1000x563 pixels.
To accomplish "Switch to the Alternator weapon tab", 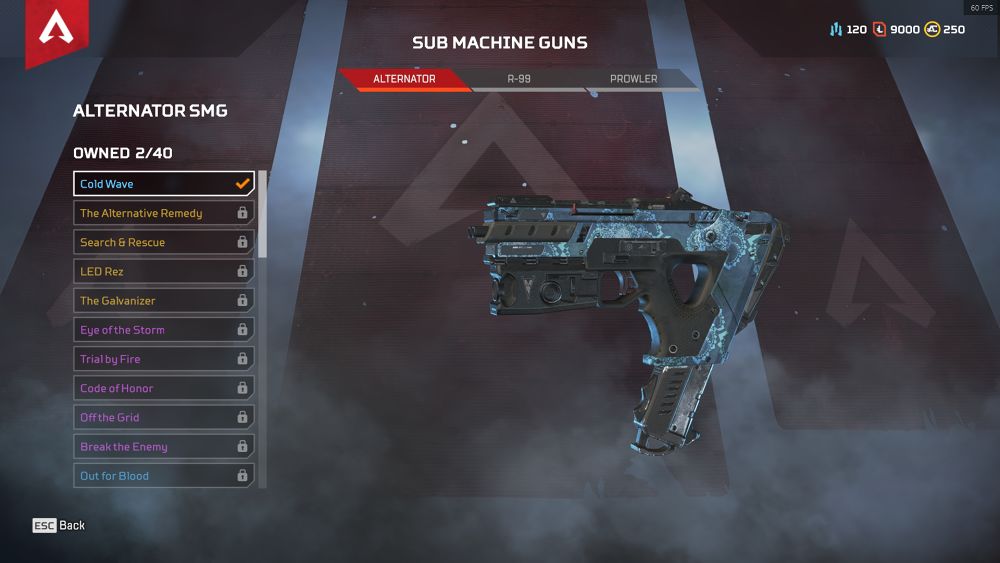I will [404, 79].
